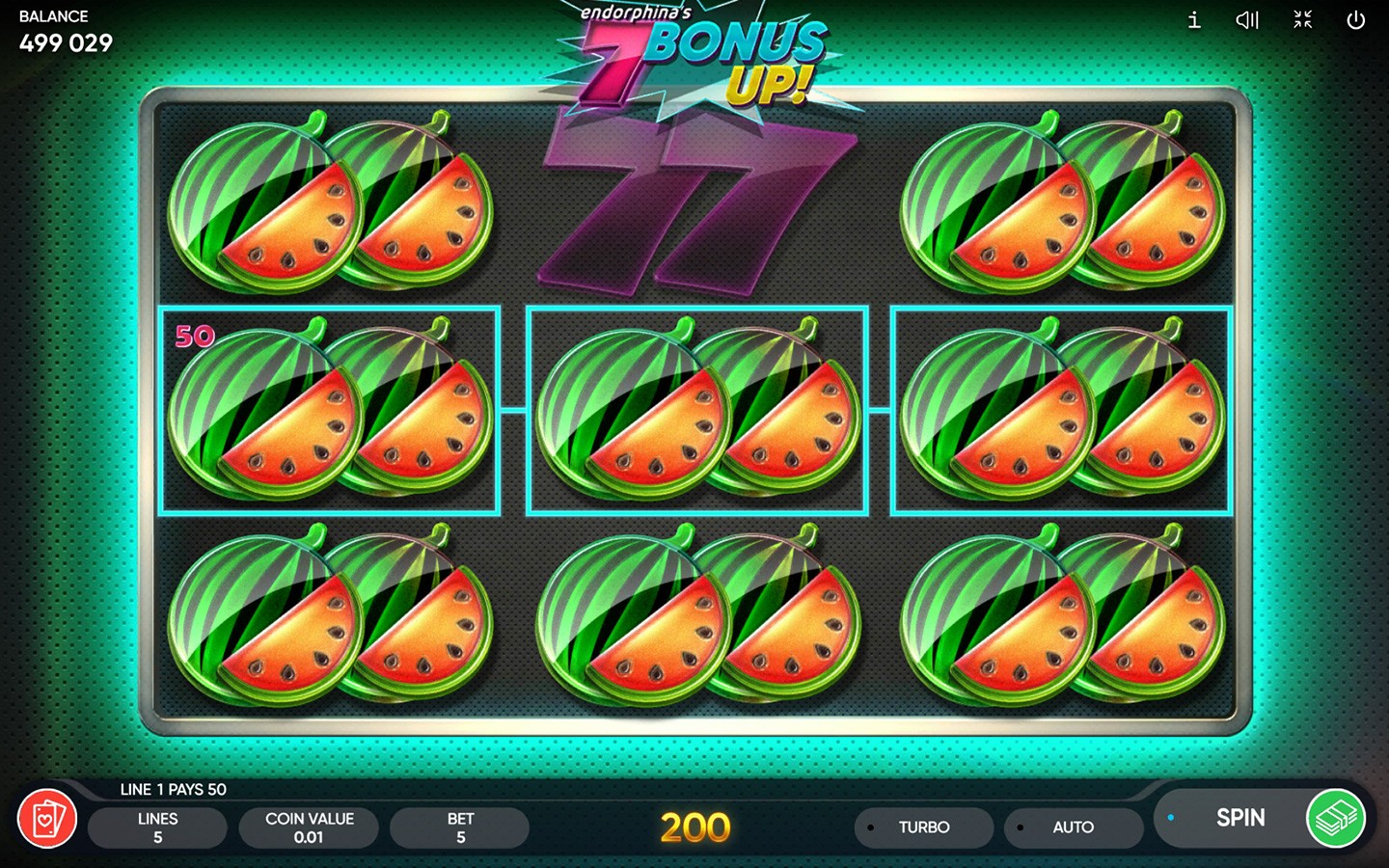Activate Auto play

coord(1074,827)
